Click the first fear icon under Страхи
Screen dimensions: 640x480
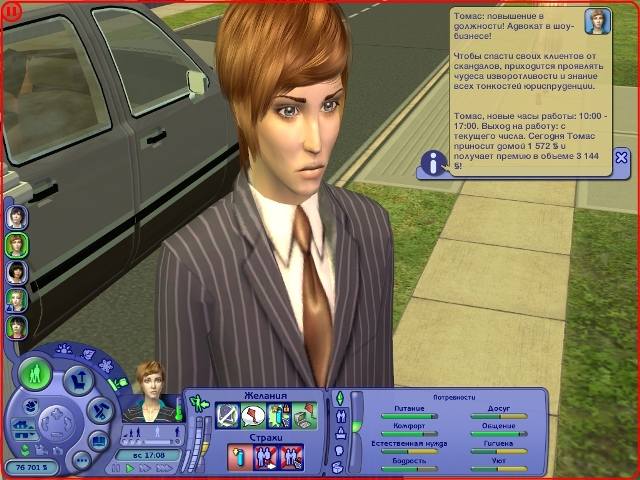[239, 457]
